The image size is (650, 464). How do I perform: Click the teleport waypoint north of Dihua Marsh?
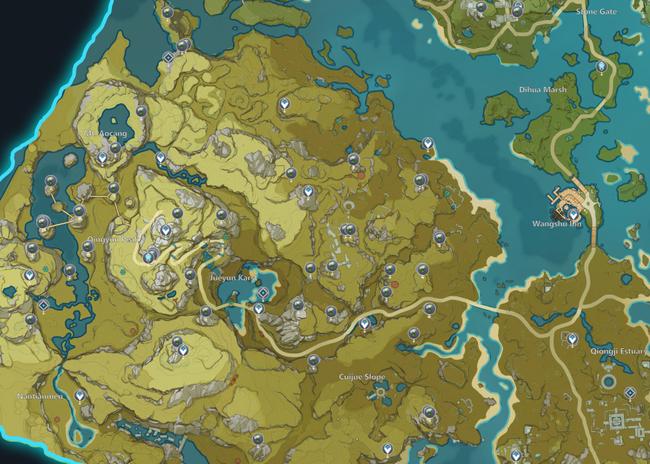coord(600,66)
